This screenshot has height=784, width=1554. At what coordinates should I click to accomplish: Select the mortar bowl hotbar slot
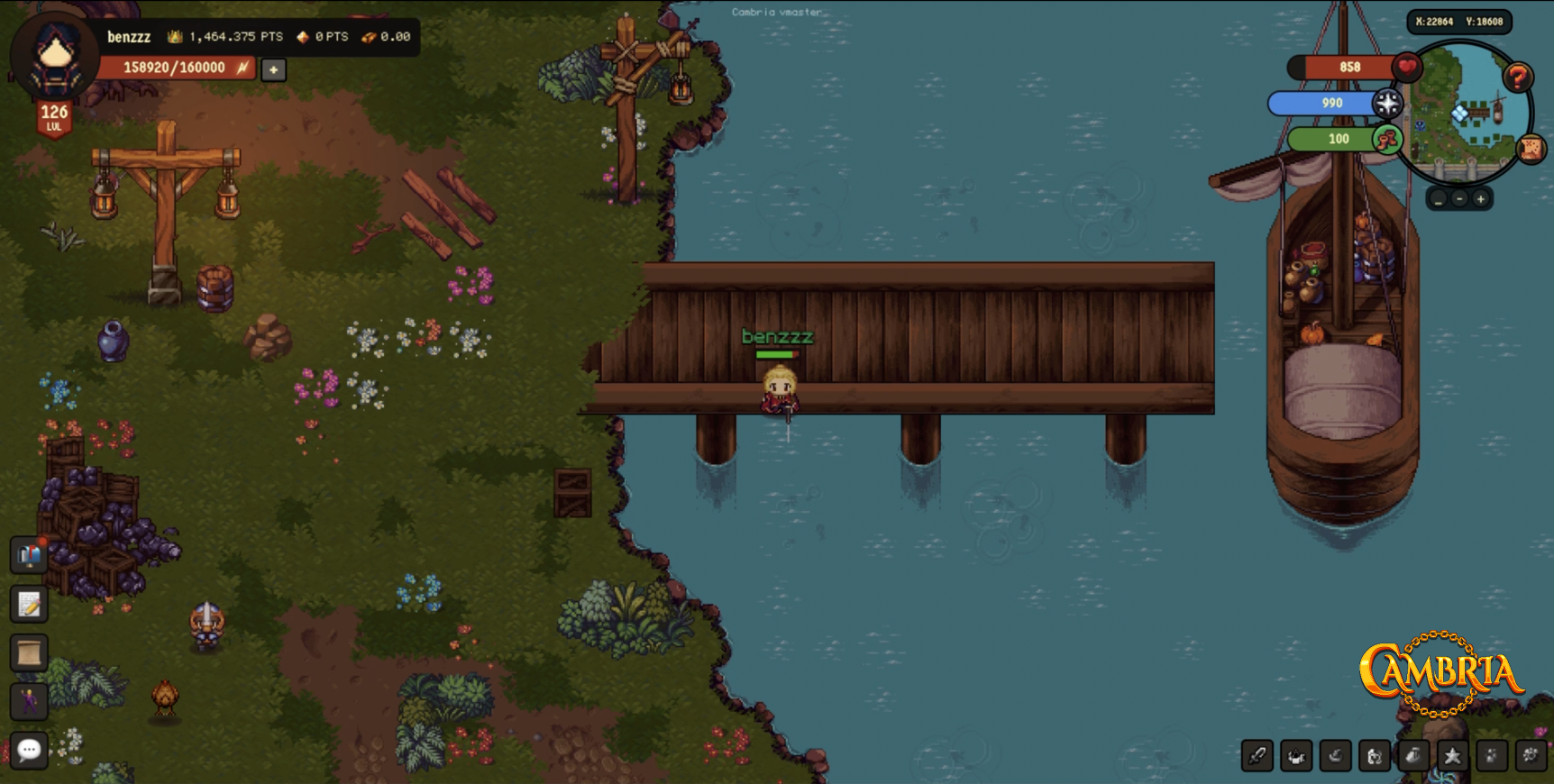coord(1336,756)
